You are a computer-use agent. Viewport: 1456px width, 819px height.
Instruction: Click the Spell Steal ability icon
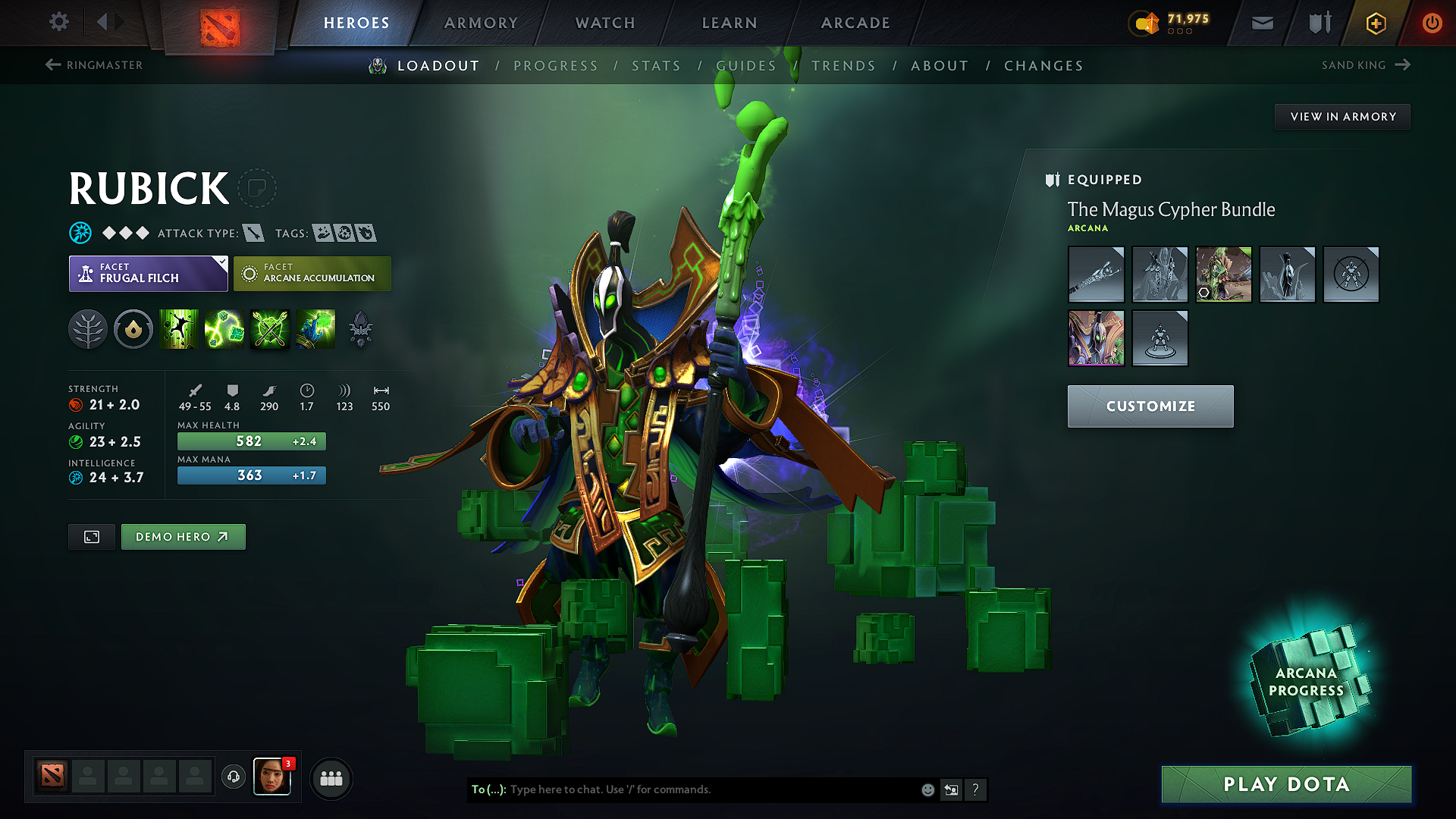pyautogui.click(x=316, y=329)
